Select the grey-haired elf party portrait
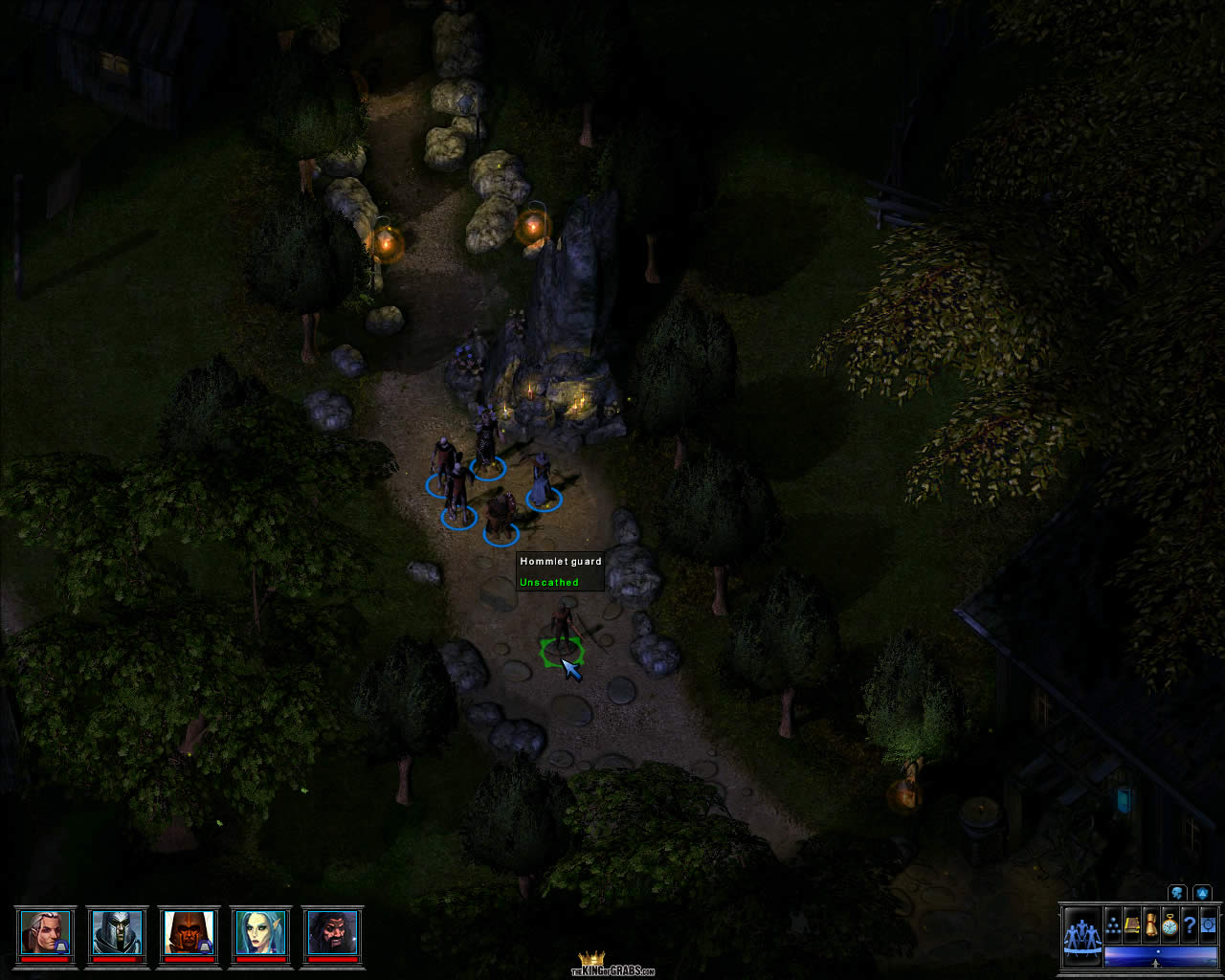The height and width of the screenshot is (980, 1225). pyautogui.click(x=45, y=931)
